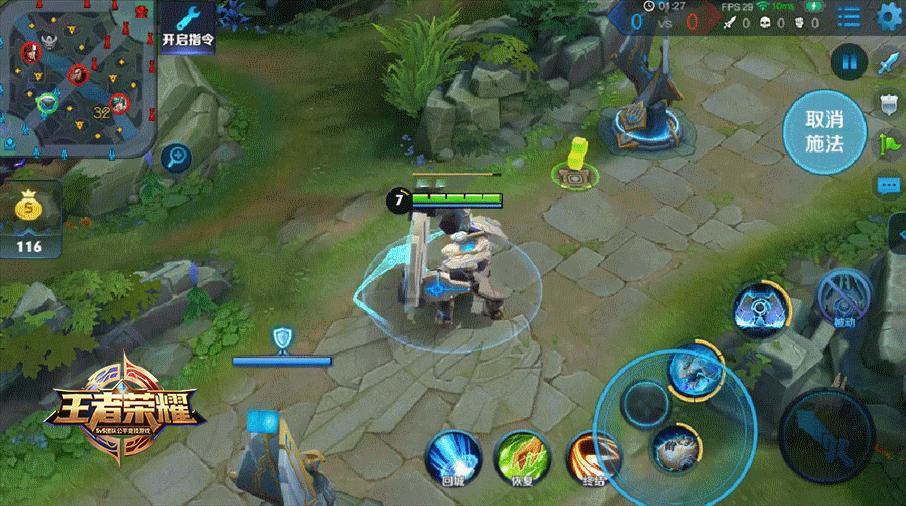
Task: Open the scoreboard list icon
Action: [848, 17]
